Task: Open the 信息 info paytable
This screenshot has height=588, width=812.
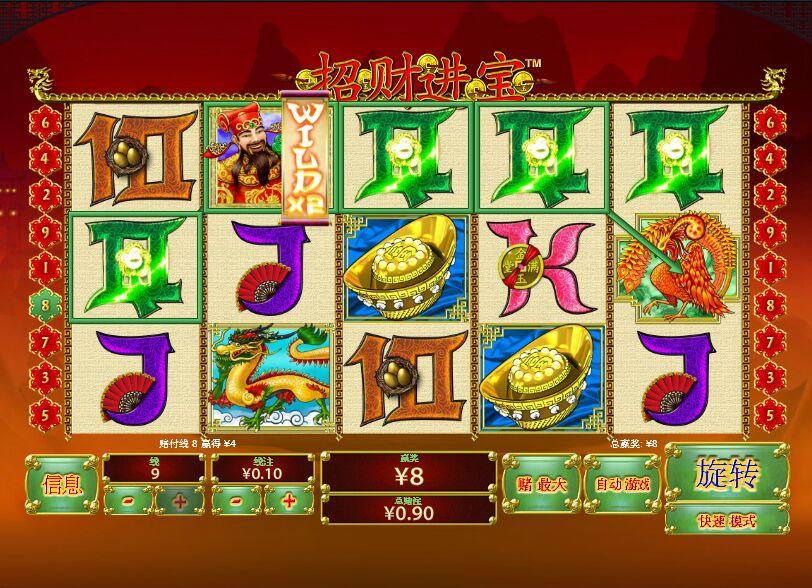Action: (x=61, y=485)
